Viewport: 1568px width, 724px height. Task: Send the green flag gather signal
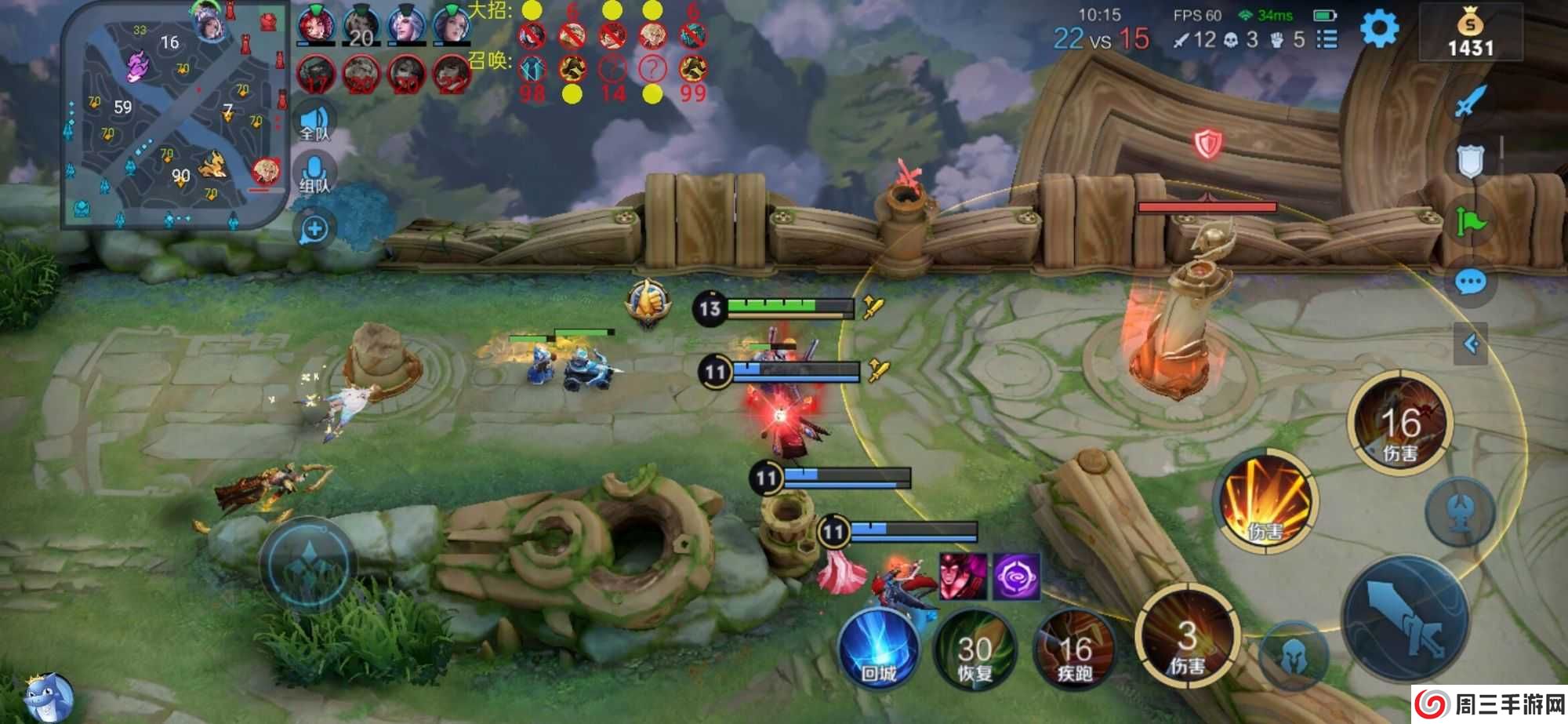[1470, 222]
